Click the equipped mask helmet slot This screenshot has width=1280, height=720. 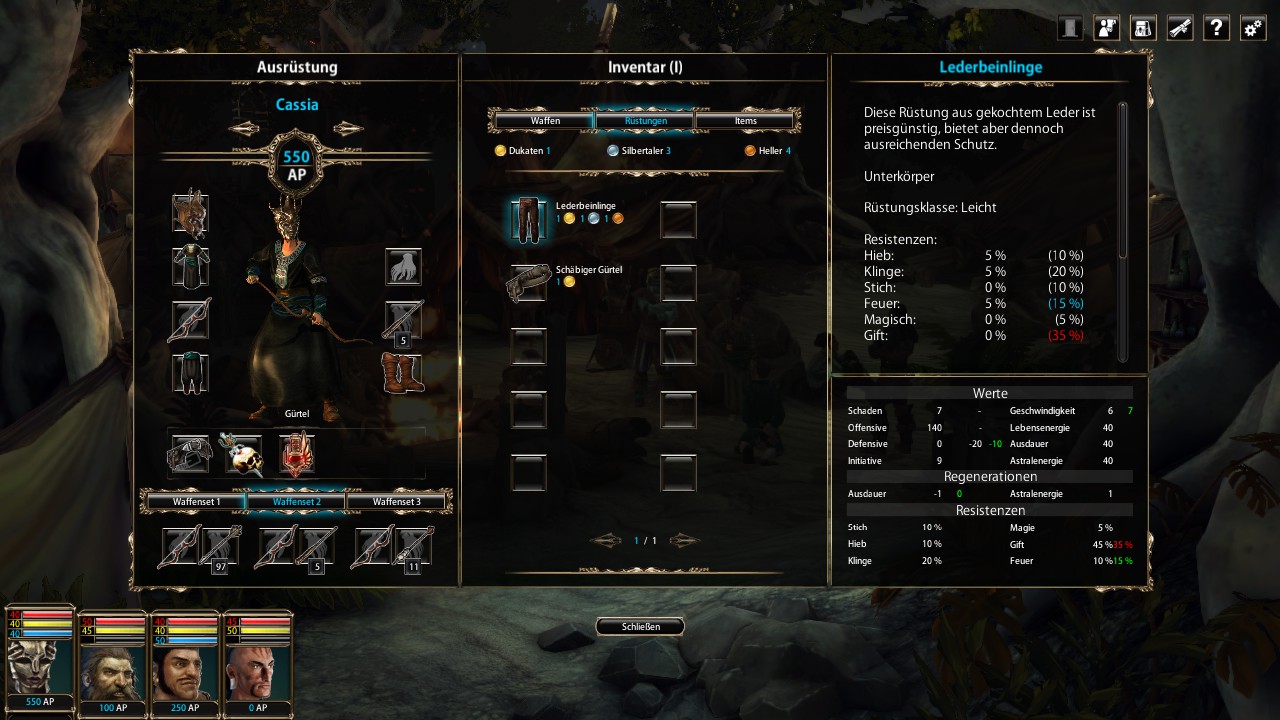(x=189, y=213)
